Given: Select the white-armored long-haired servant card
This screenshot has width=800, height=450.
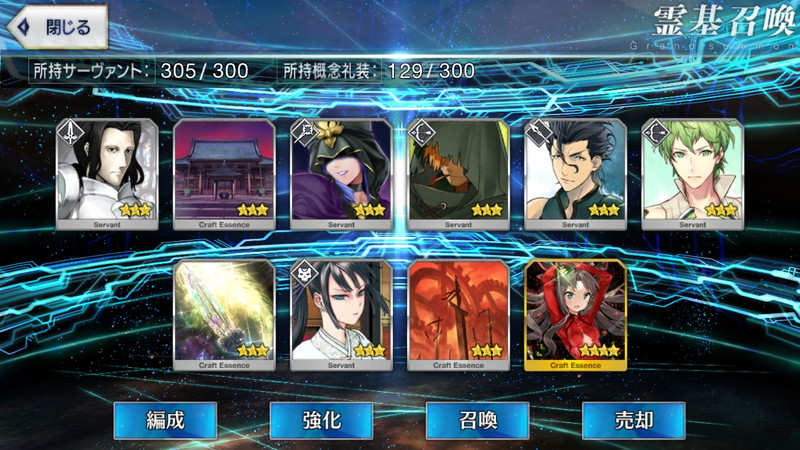Looking at the screenshot, I should pyautogui.click(x=107, y=174).
